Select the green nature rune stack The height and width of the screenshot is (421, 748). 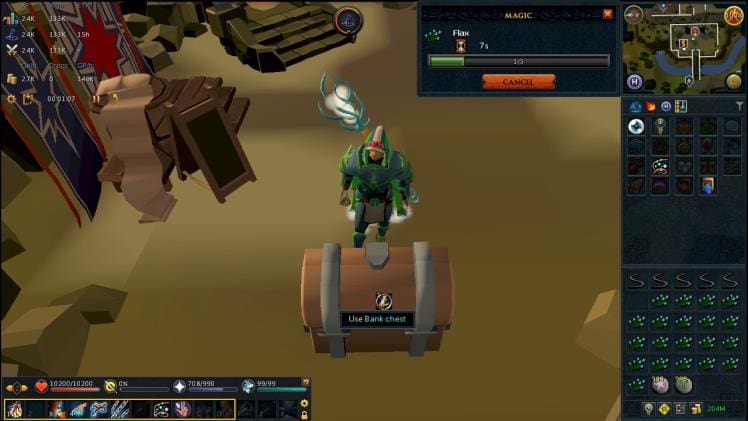tap(684, 385)
